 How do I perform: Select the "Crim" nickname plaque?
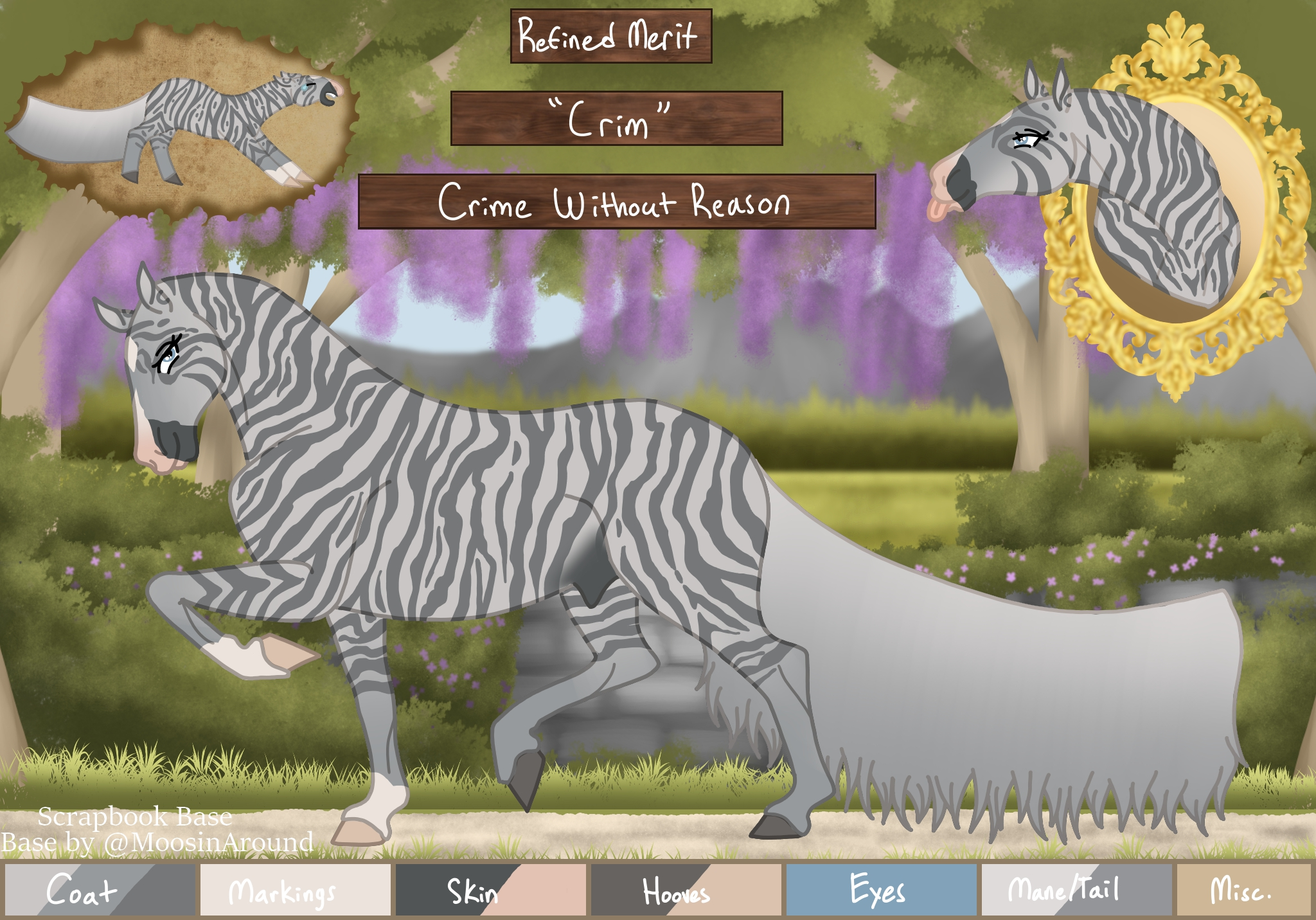[x=616, y=118]
